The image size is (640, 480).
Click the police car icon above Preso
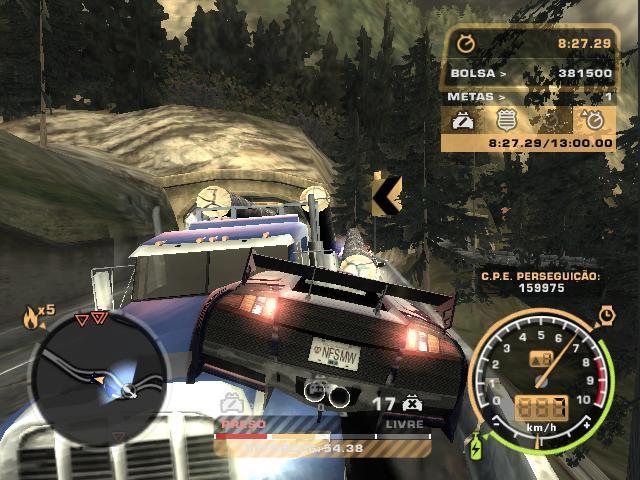click(x=230, y=405)
